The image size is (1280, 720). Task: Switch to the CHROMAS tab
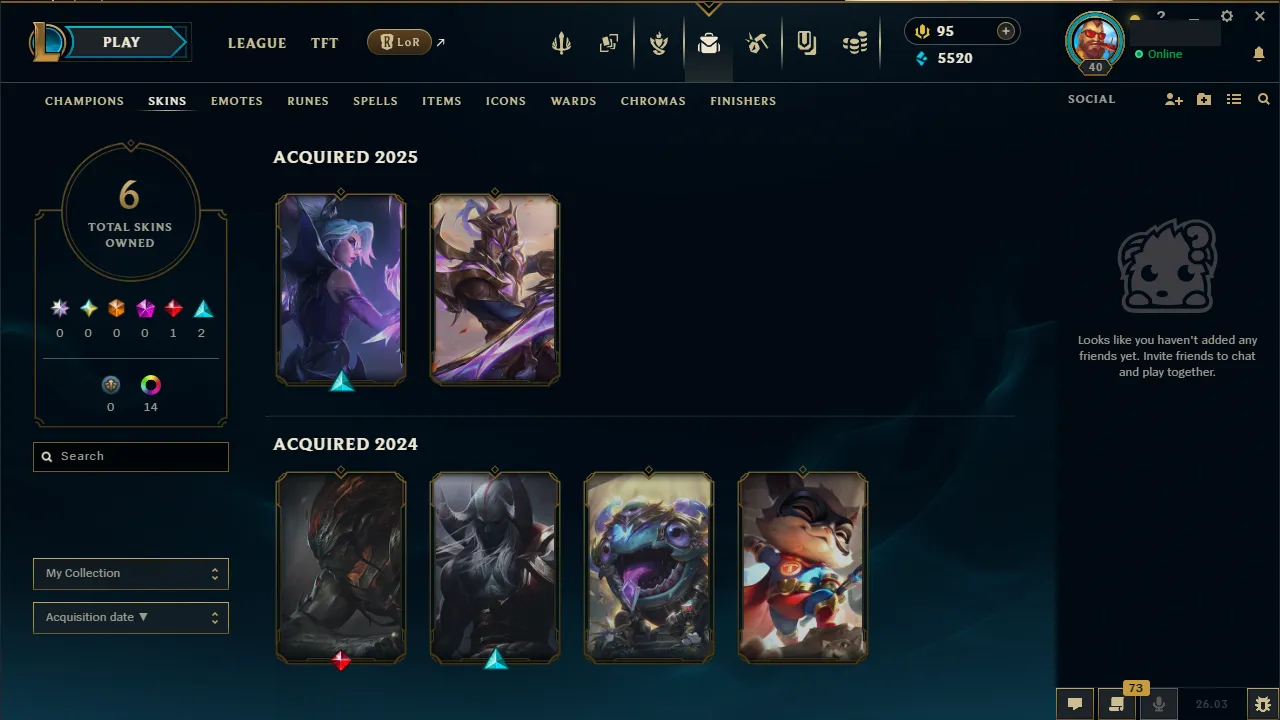click(x=653, y=101)
